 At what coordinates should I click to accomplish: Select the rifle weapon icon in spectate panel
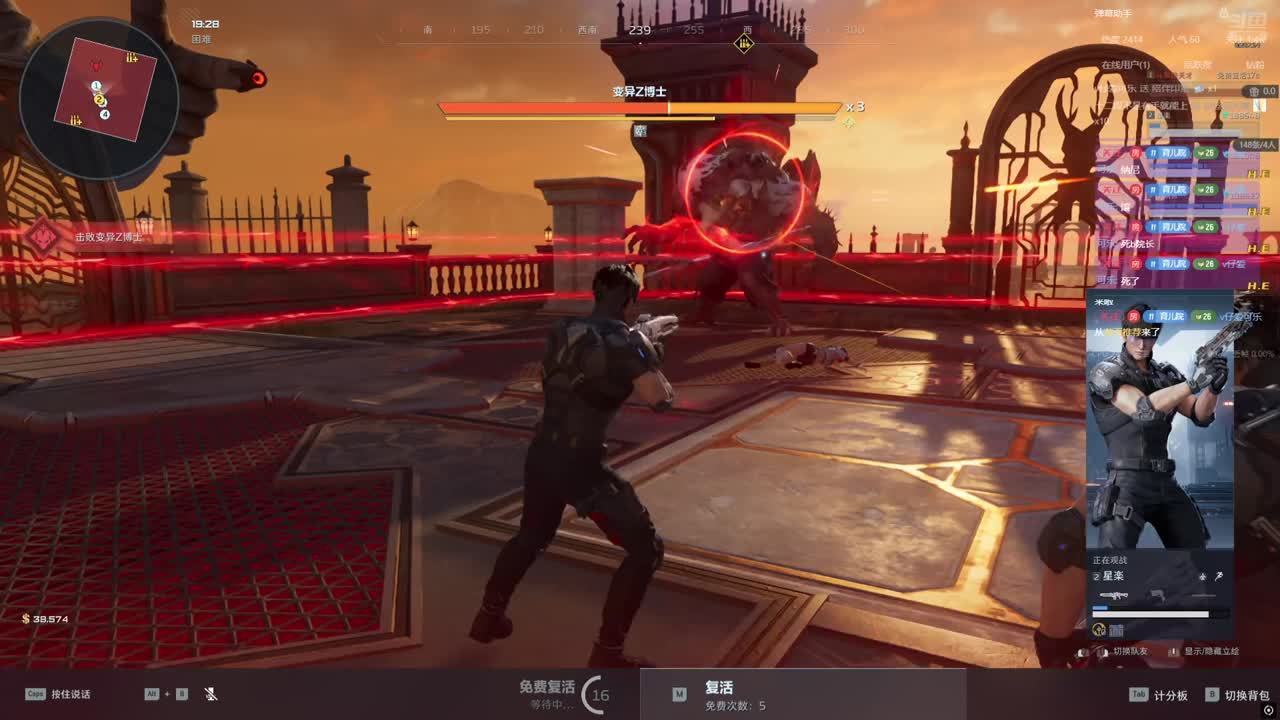(1113, 596)
